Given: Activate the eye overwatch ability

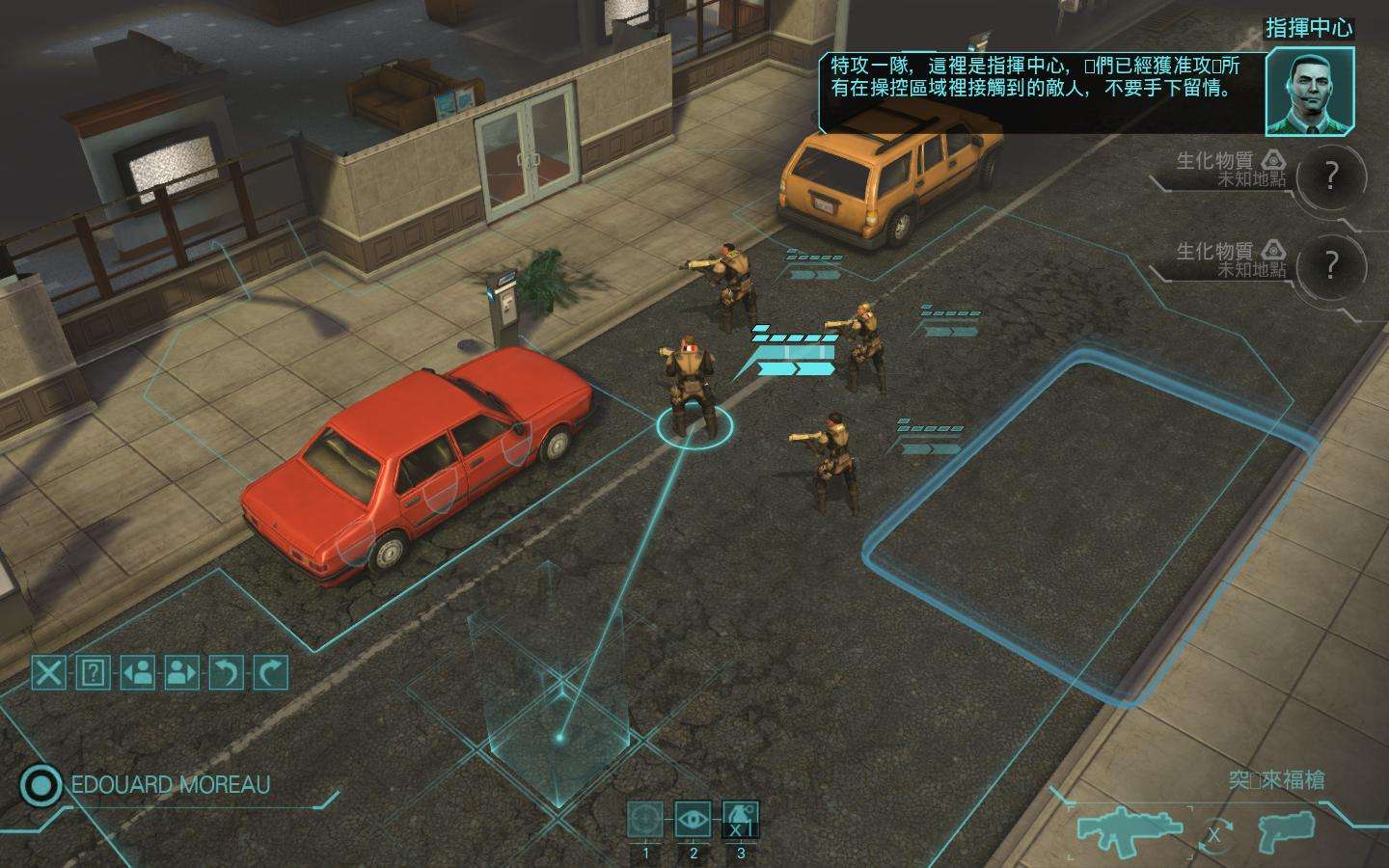Looking at the screenshot, I should tap(693, 821).
